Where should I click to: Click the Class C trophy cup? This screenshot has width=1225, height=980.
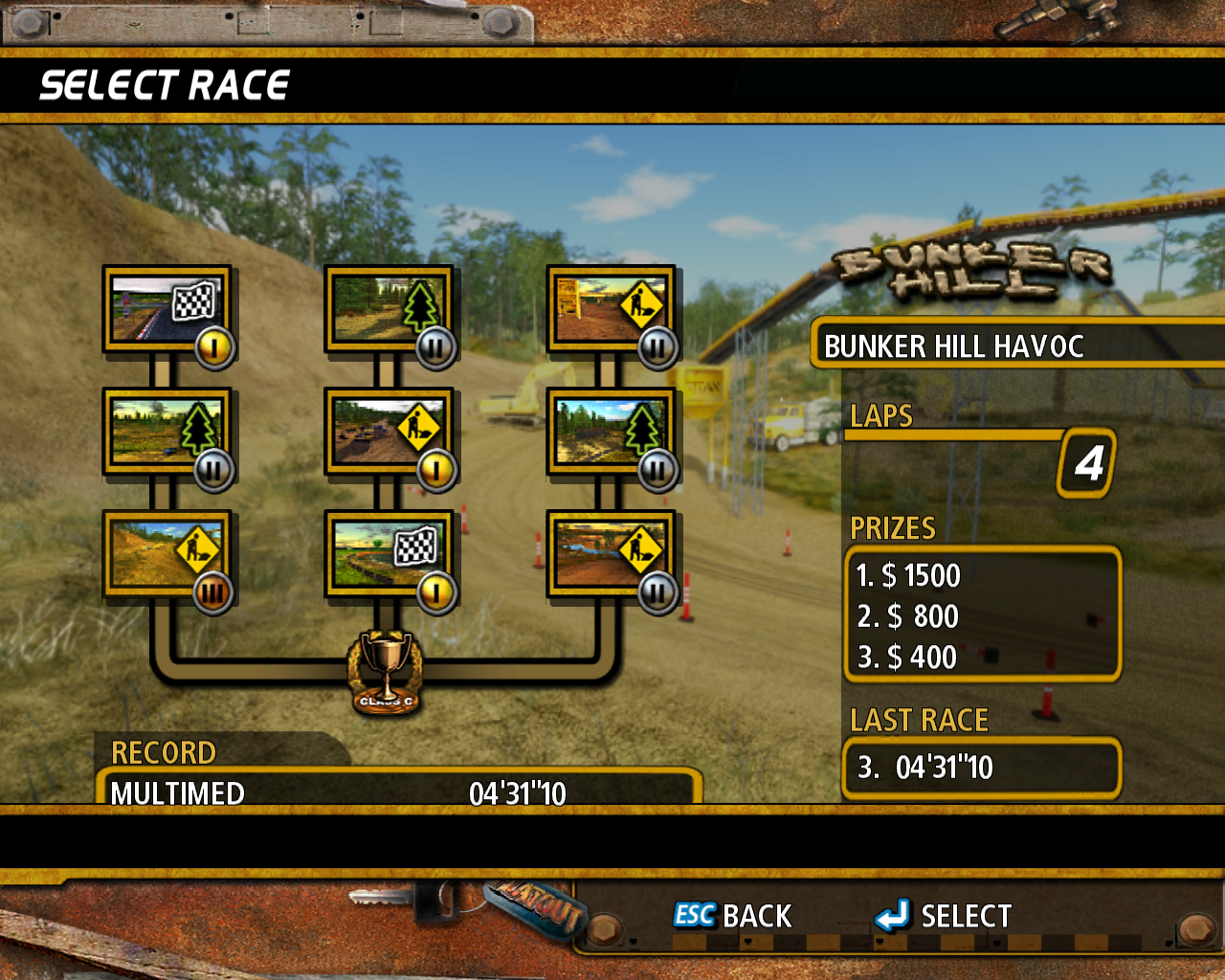[386, 670]
